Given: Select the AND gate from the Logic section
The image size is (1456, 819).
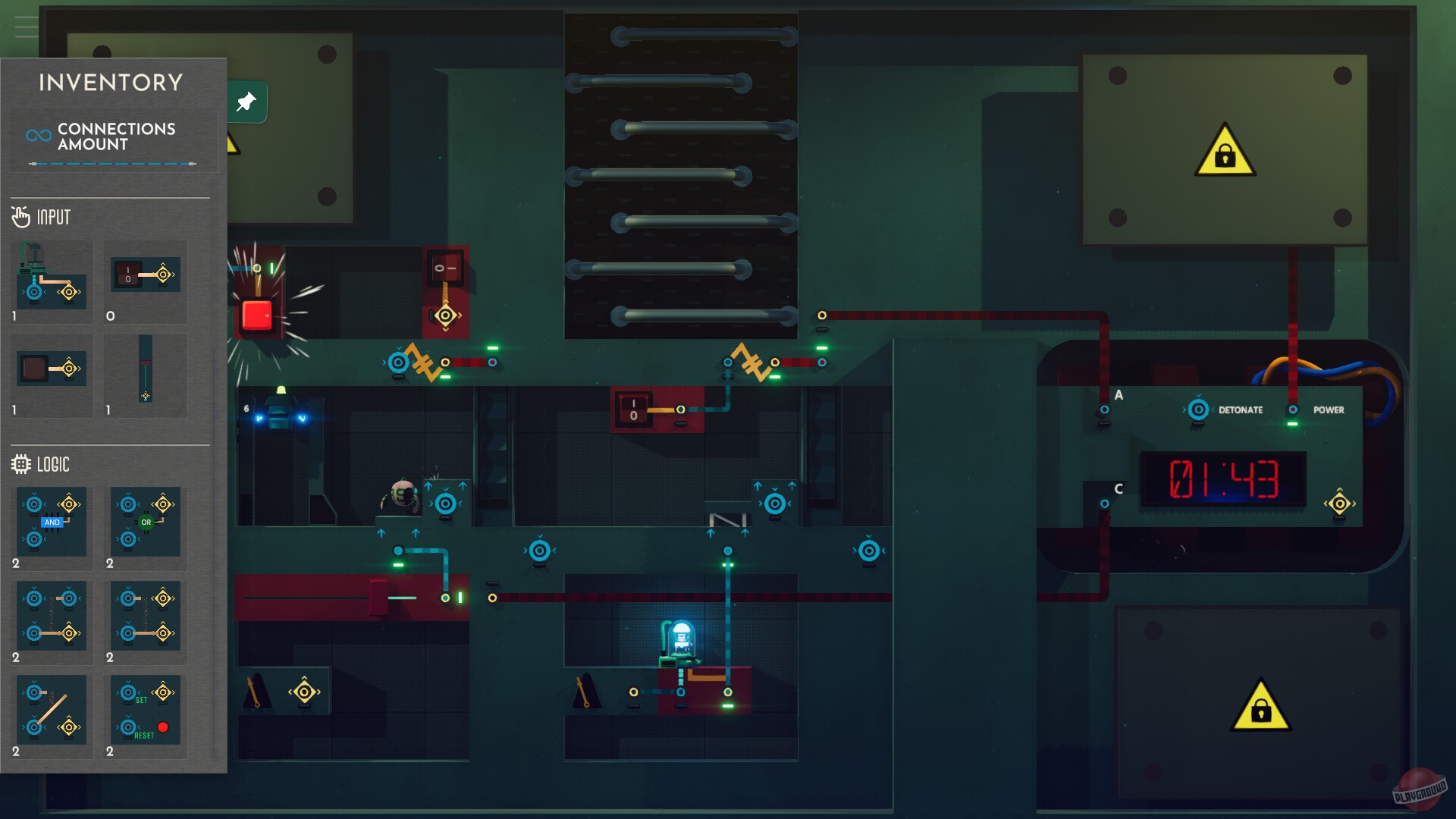Looking at the screenshot, I should [x=50, y=522].
